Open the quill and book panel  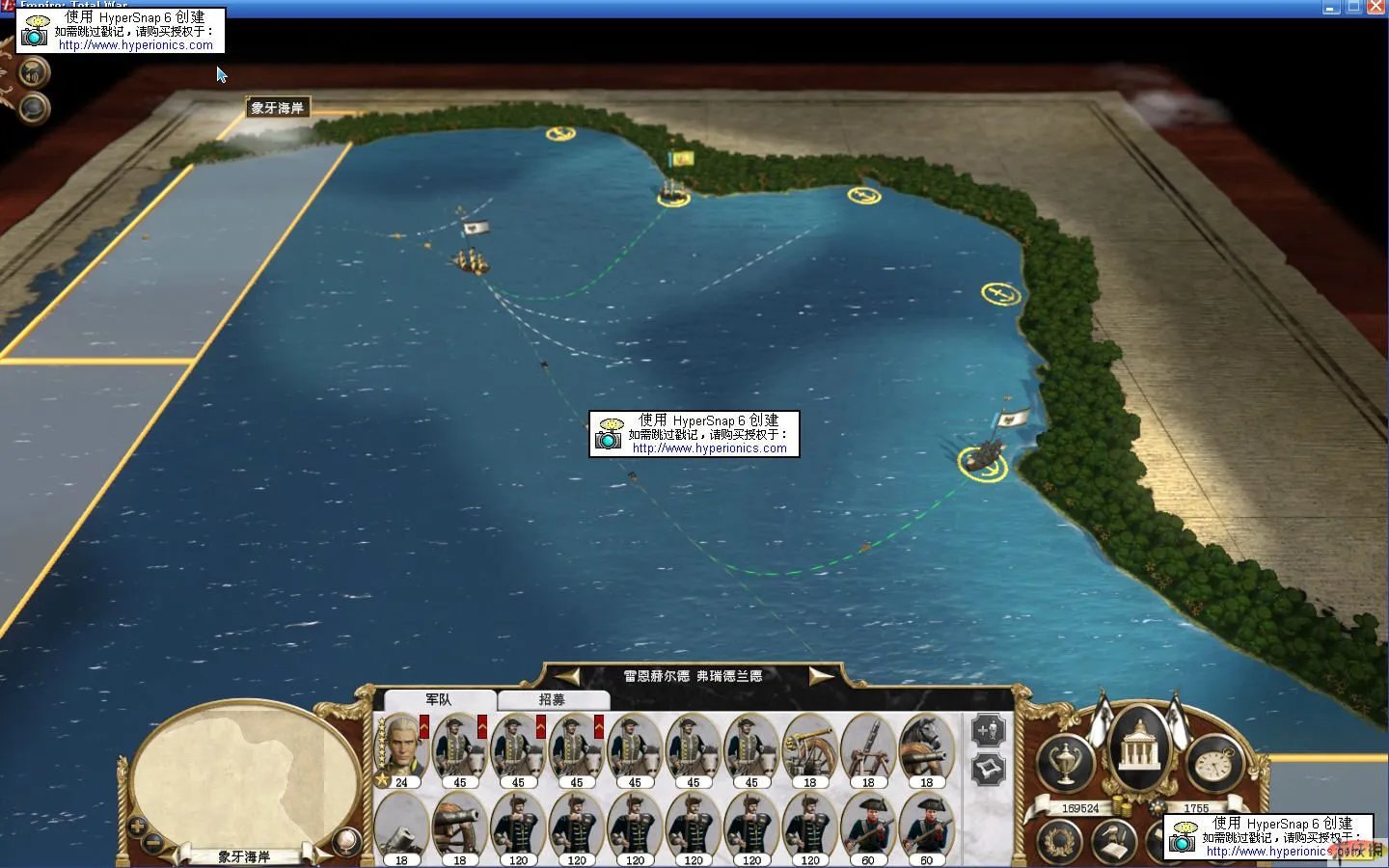tap(1114, 841)
